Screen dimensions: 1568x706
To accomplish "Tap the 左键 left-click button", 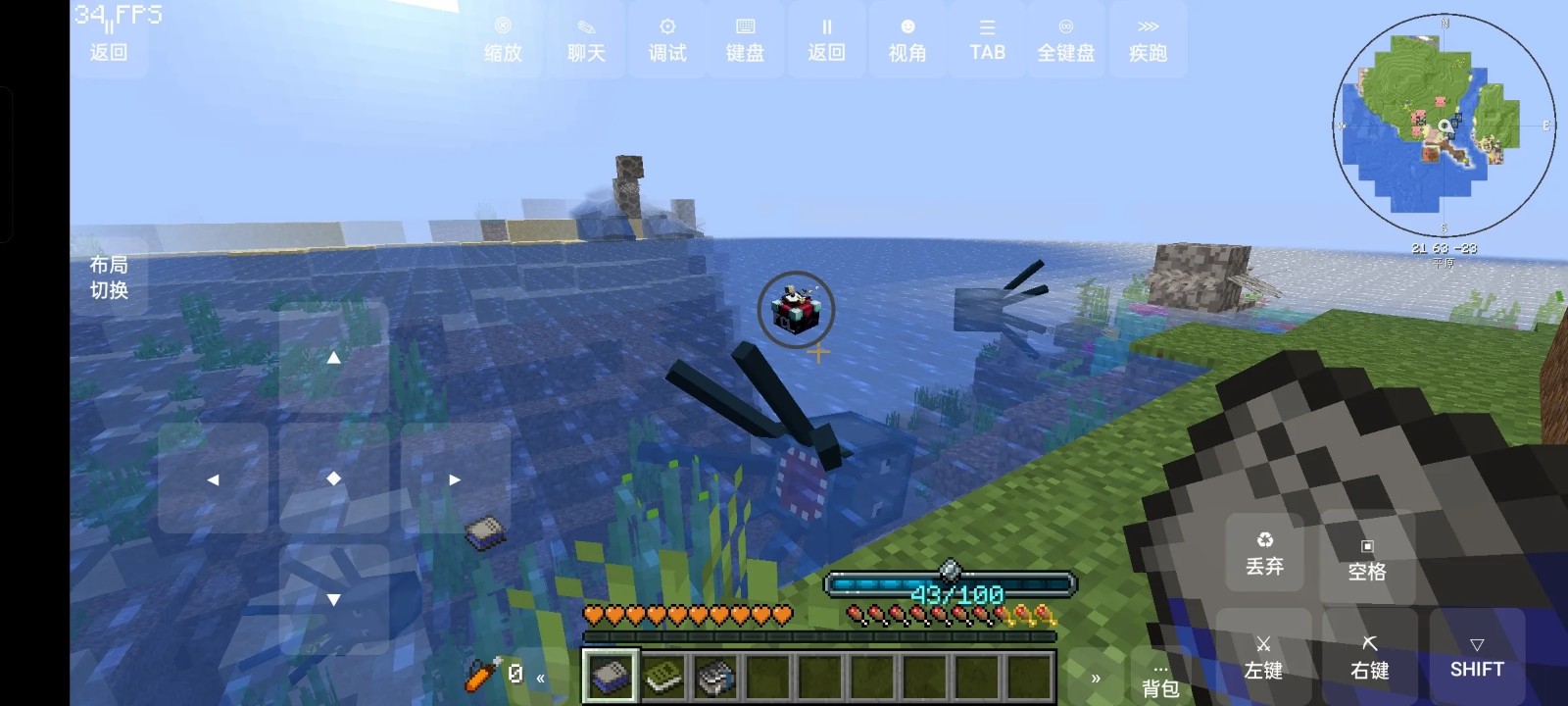I will click(x=1263, y=658).
